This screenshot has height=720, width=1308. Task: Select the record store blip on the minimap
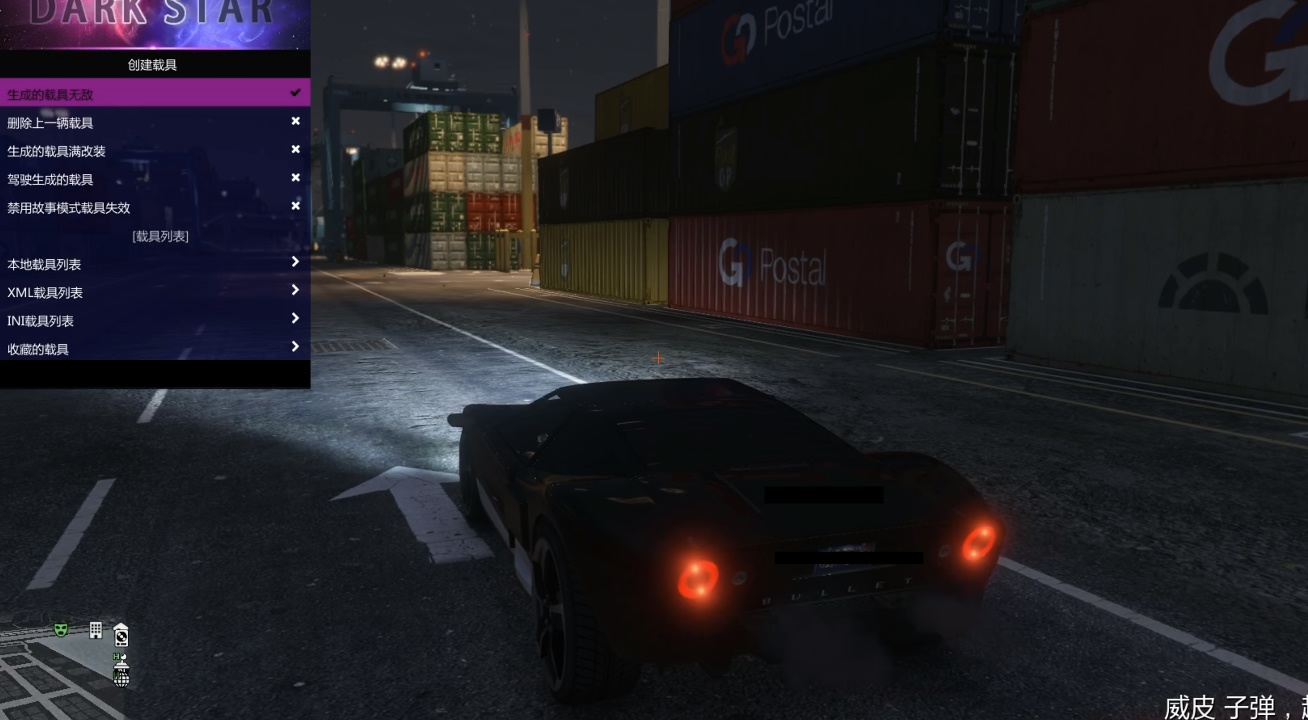[x=121, y=634]
